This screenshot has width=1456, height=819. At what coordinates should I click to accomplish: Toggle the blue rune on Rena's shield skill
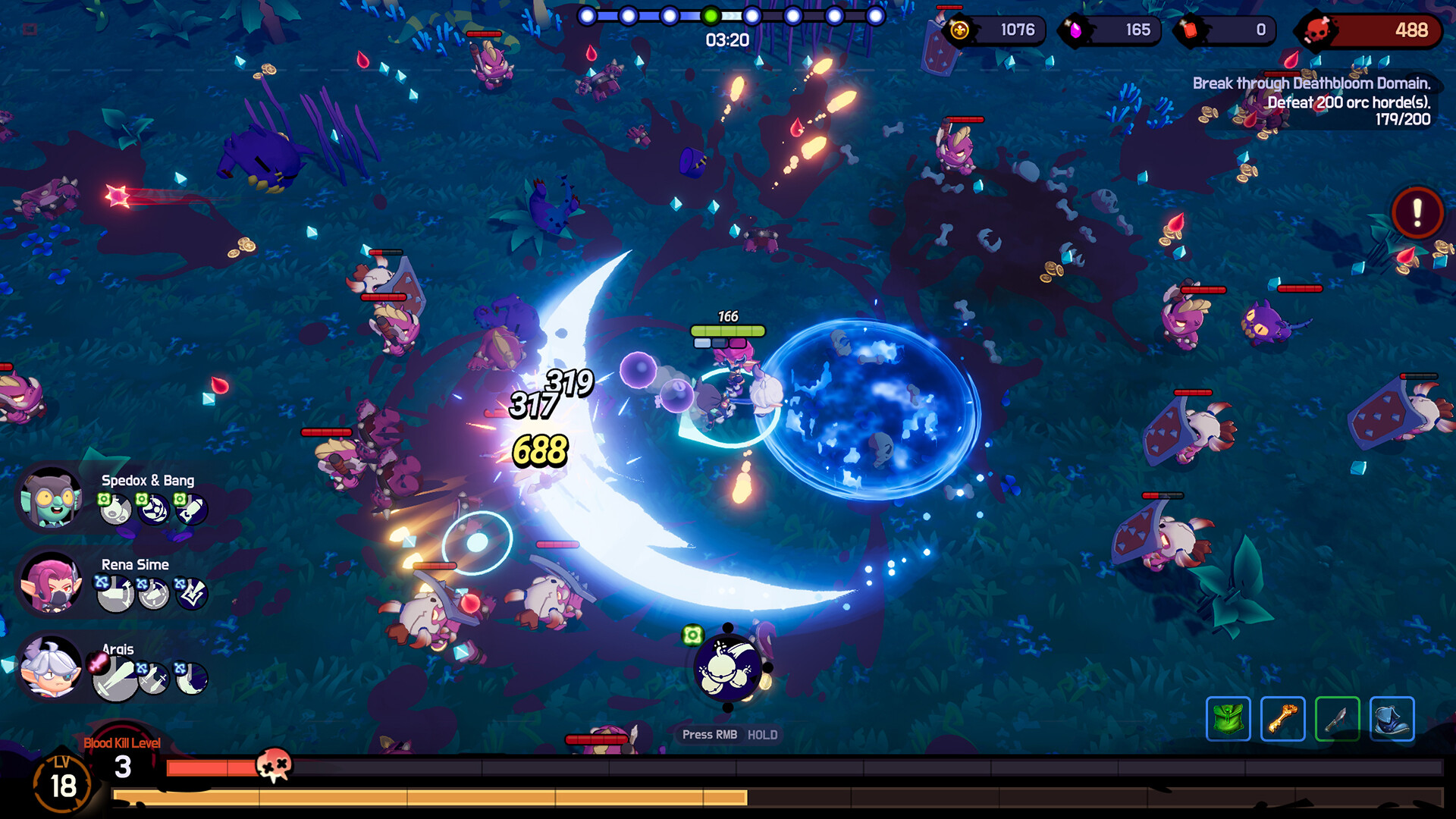coord(143,584)
